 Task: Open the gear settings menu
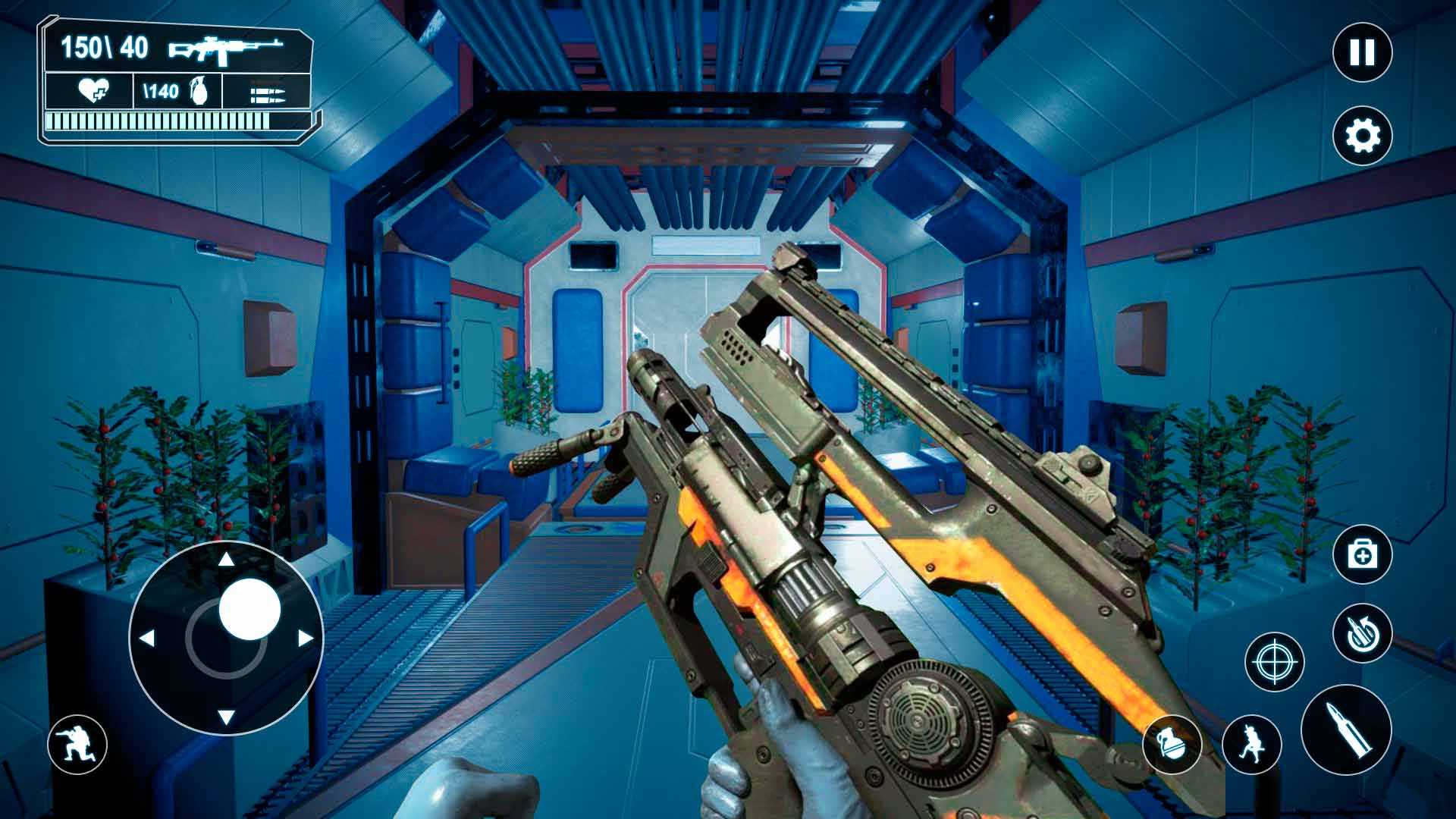[x=1362, y=136]
